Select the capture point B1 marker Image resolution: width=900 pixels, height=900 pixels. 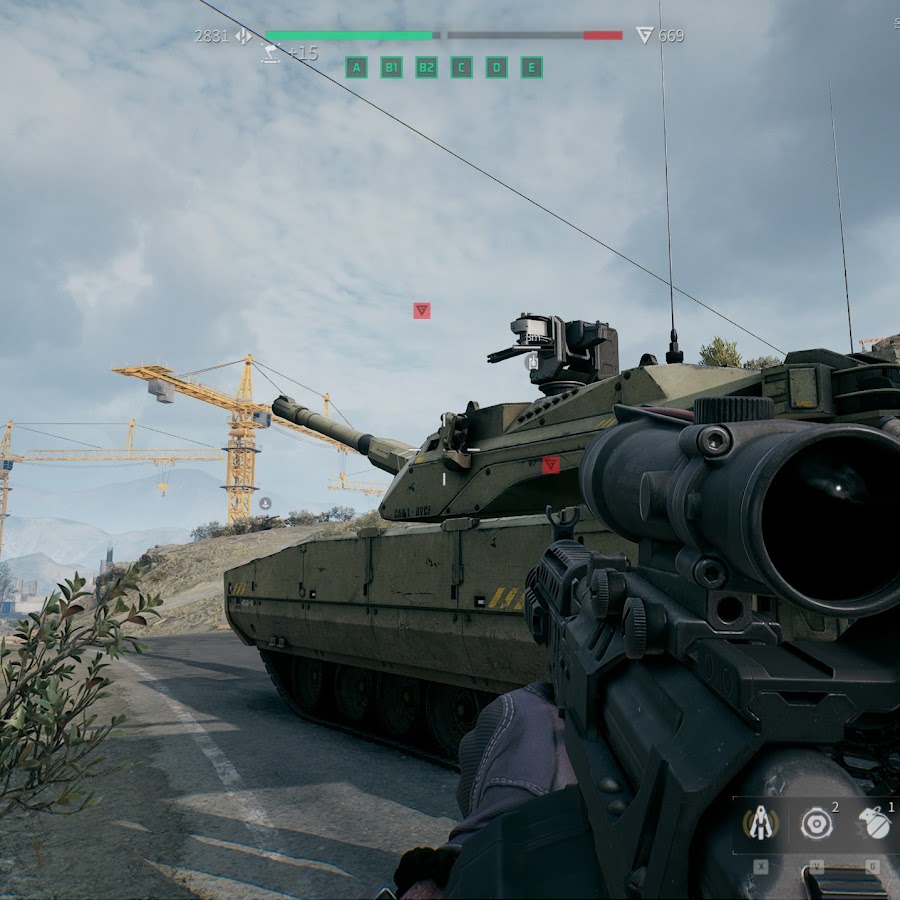click(391, 67)
